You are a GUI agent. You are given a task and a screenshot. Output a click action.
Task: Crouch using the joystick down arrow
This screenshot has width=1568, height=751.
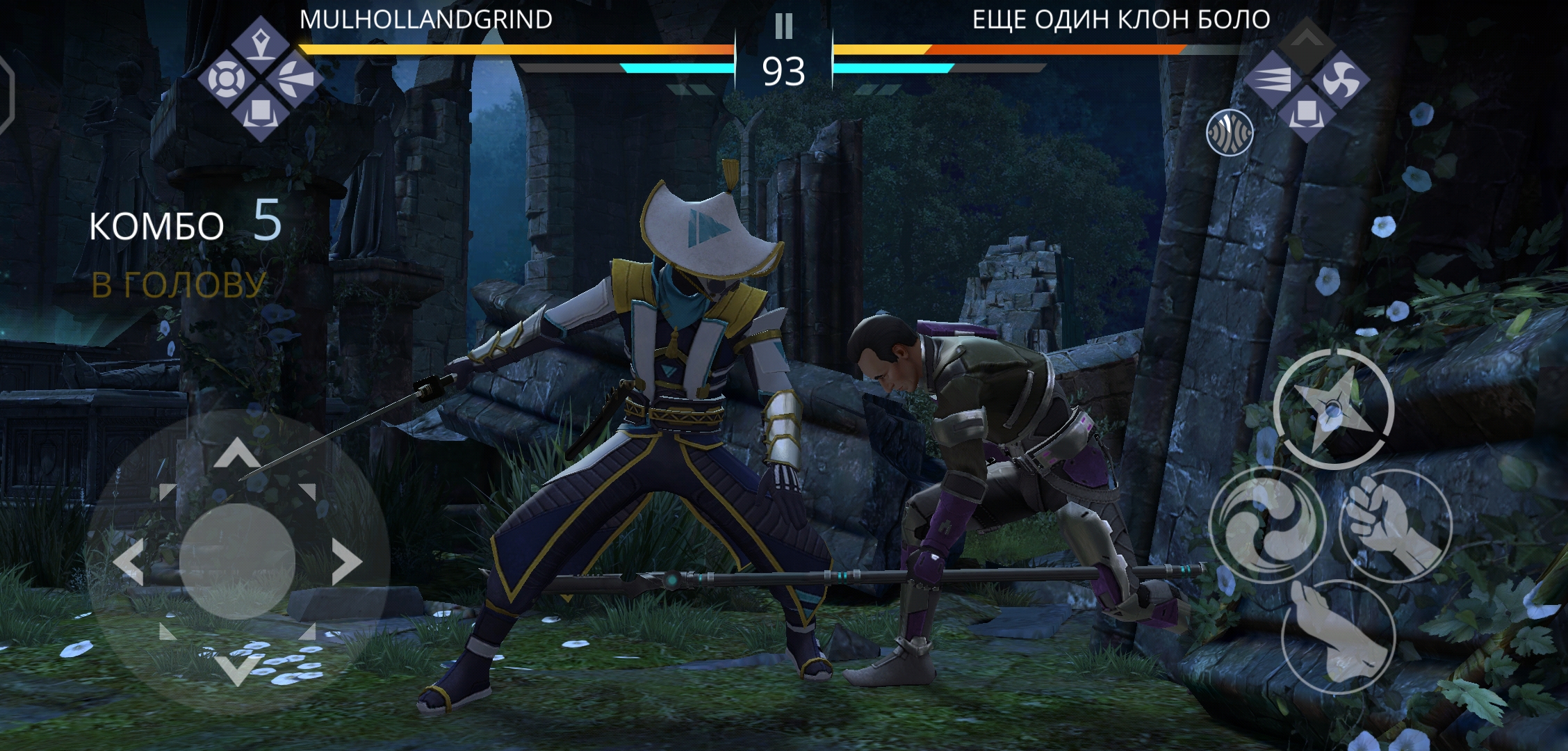point(237,670)
